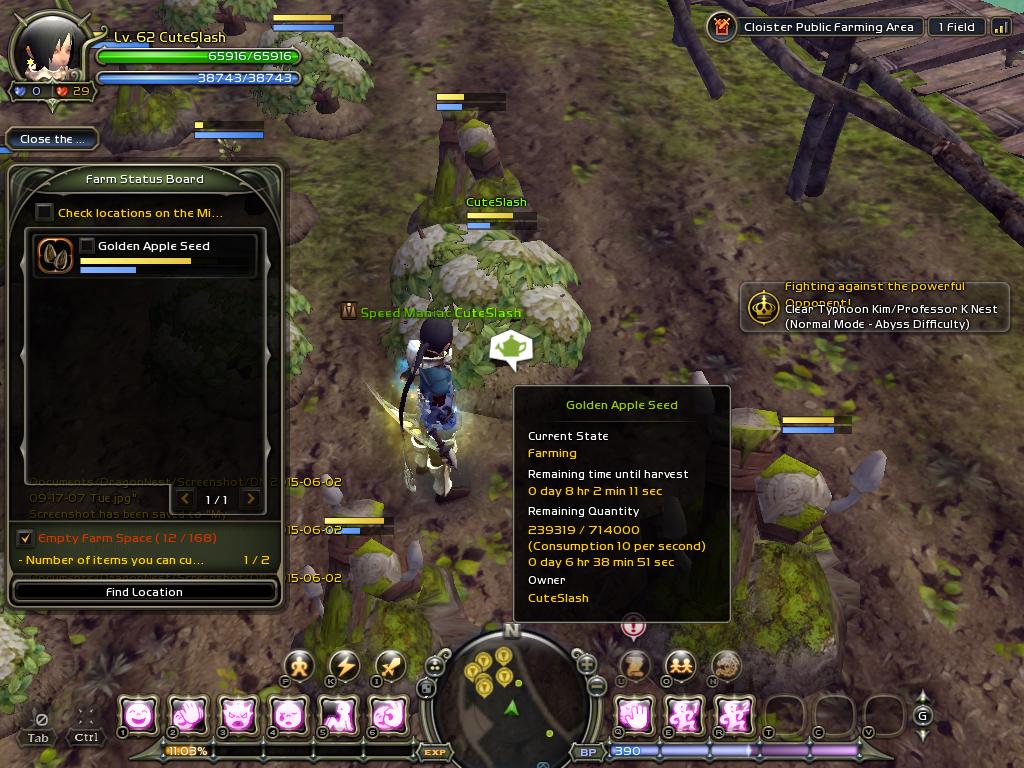Click the signal bars icon

(1001, 27)
